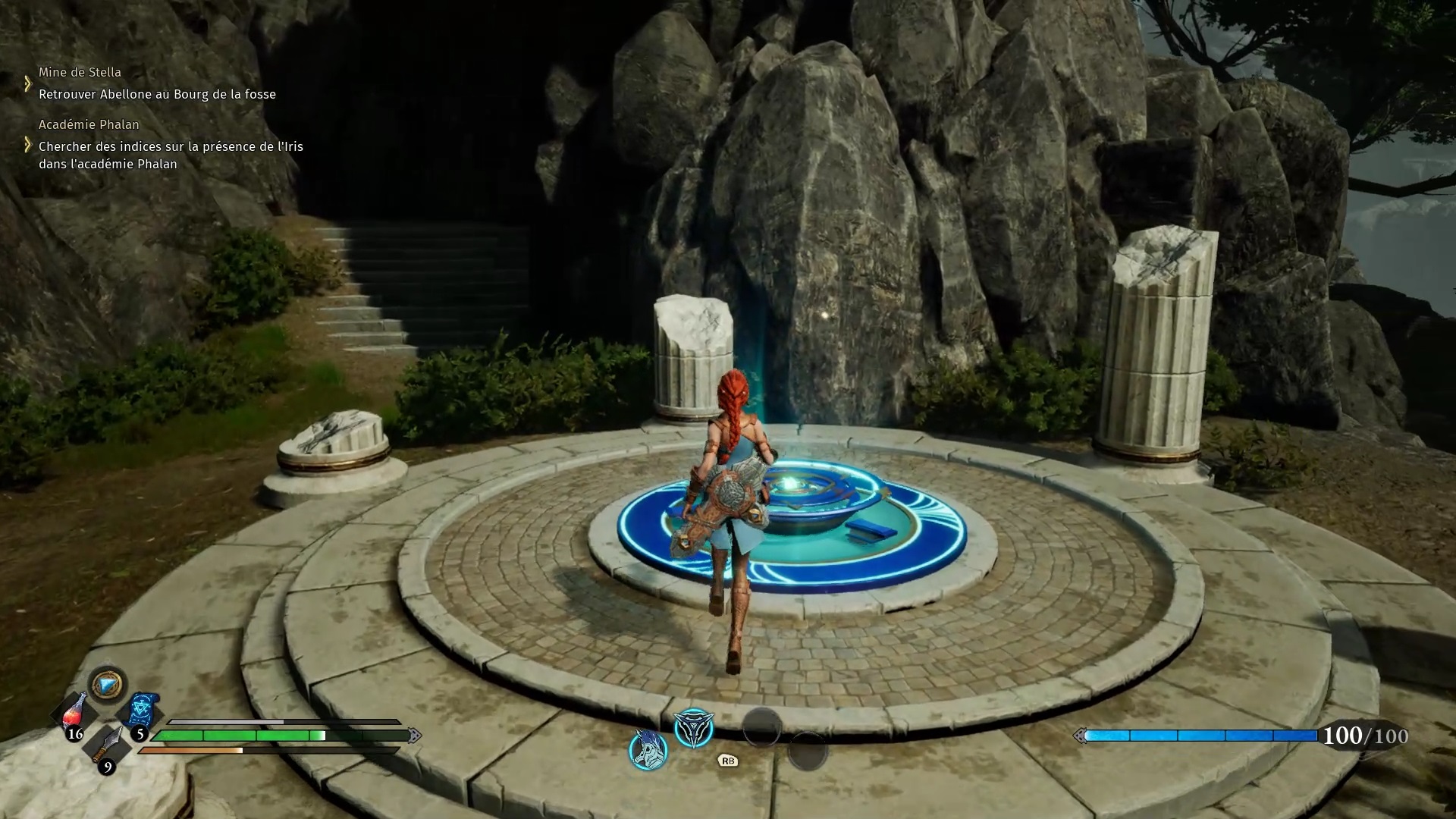Screen dimensions: 1456x819
Task: Activate the triangular three-pointed emblem ability
Action: click(694, 728)
